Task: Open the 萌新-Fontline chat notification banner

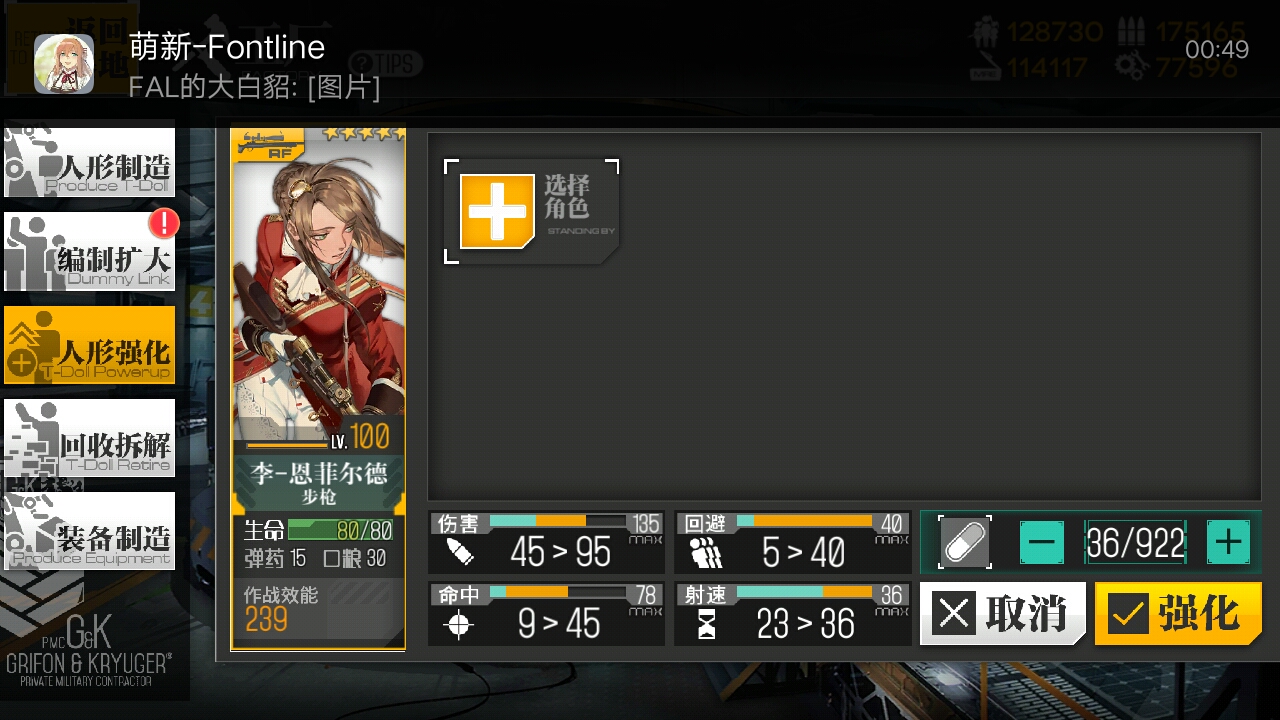Action: tap(640, 64)
